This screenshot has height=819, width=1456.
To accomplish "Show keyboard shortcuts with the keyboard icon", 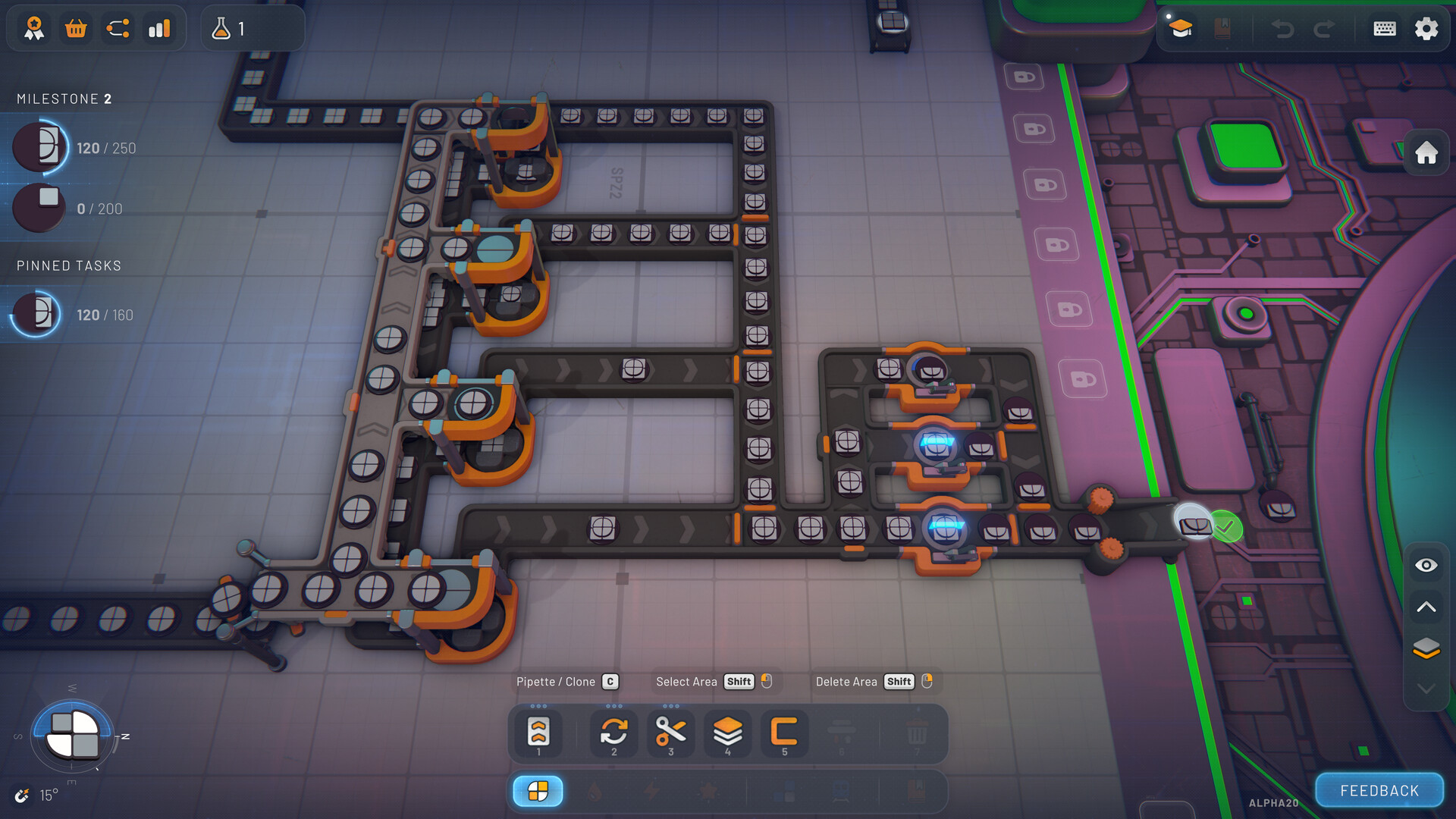I will point(1384,29).
